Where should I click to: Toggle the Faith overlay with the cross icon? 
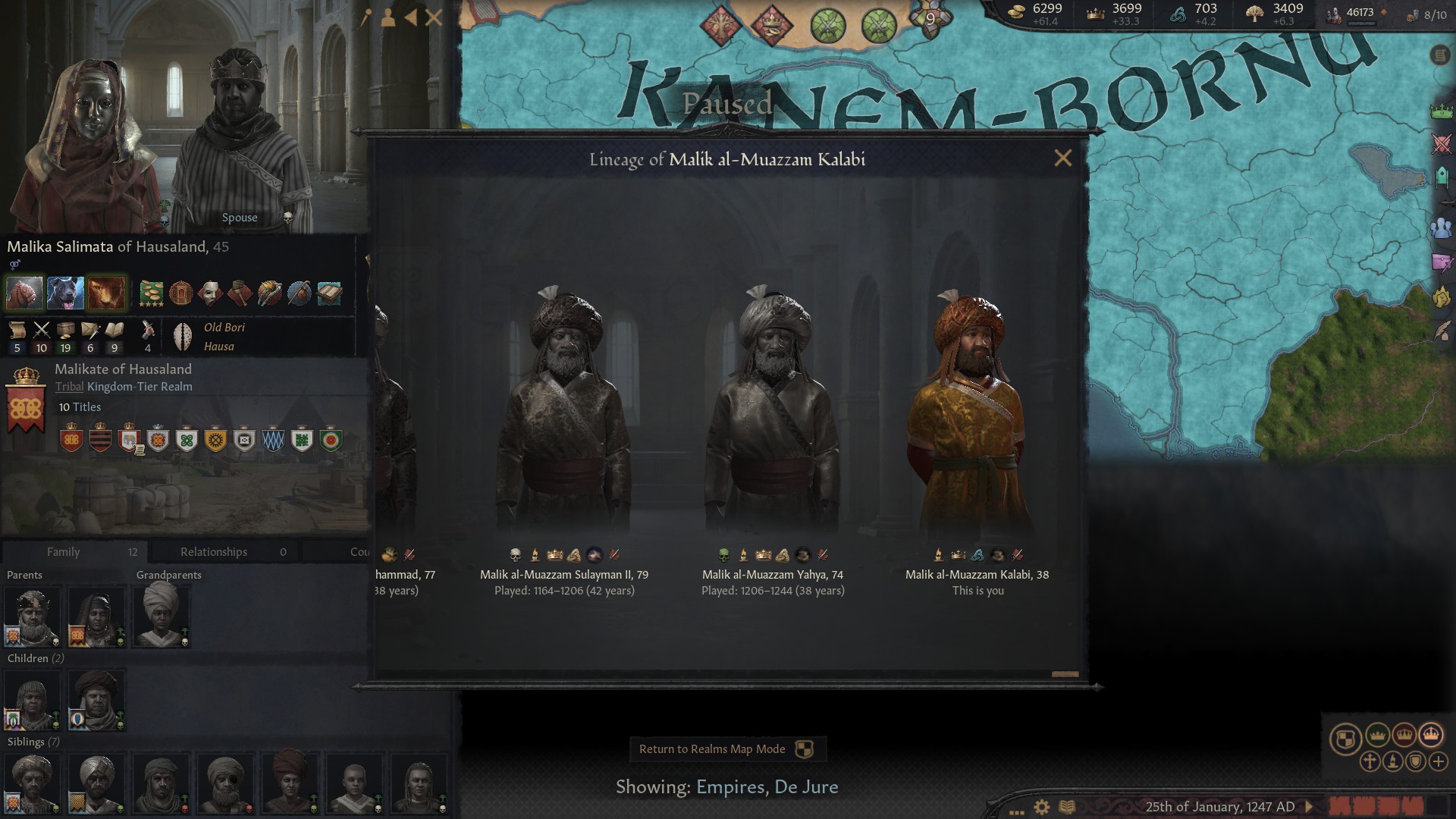click(1371, 763)
